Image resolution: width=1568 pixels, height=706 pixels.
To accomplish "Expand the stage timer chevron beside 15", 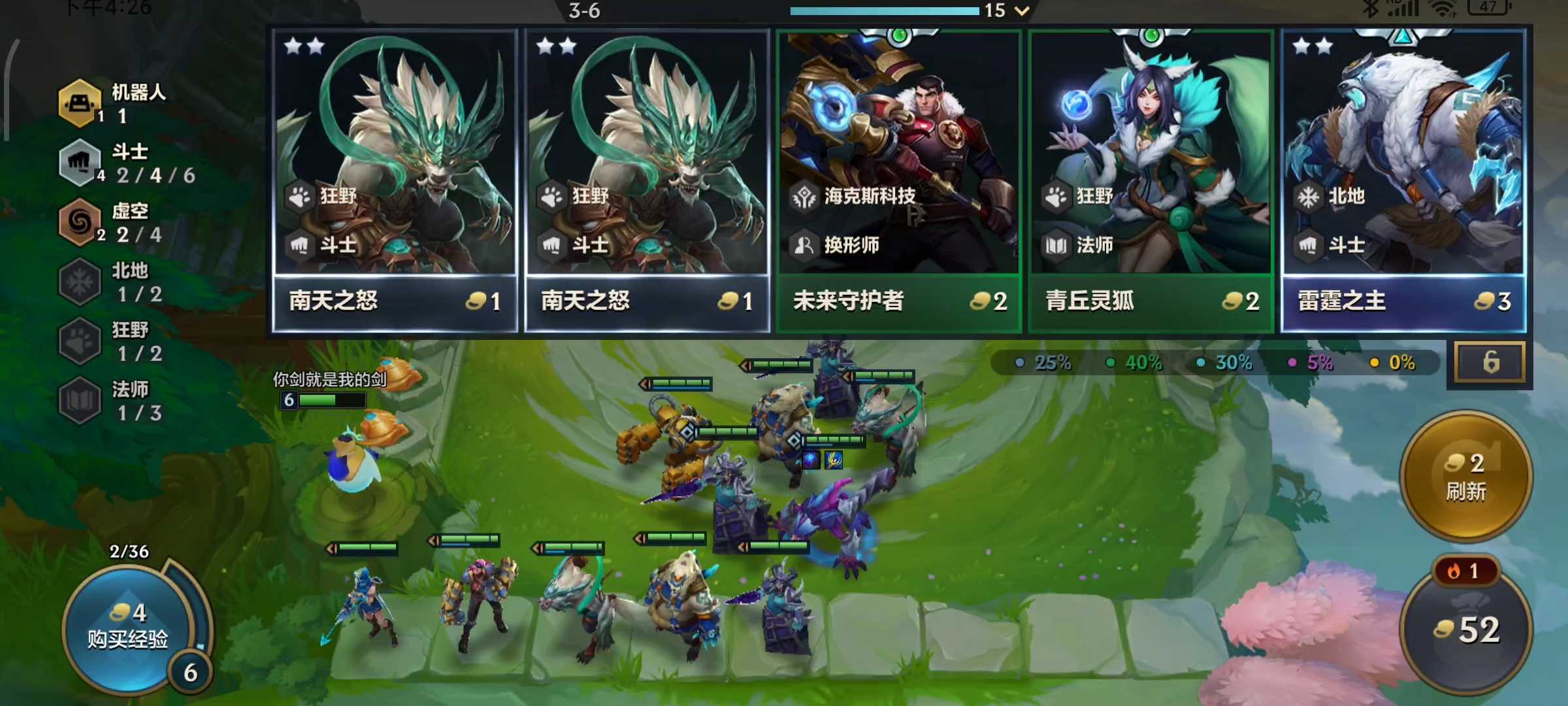I will point(1022,10).
